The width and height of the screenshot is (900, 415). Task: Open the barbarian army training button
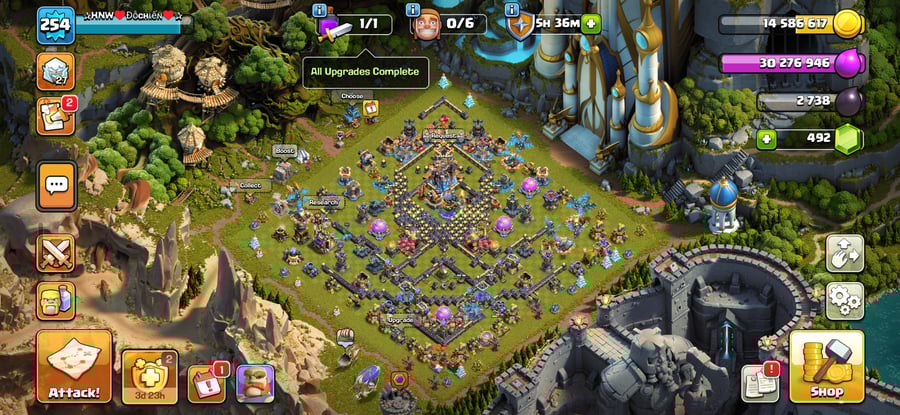pos(56,299)
